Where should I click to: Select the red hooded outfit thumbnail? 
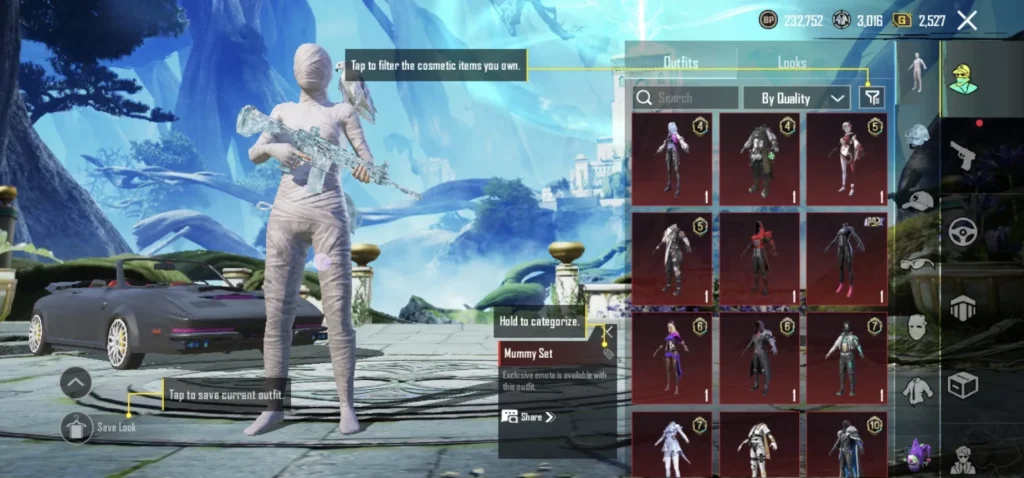[x=759, y=257]
